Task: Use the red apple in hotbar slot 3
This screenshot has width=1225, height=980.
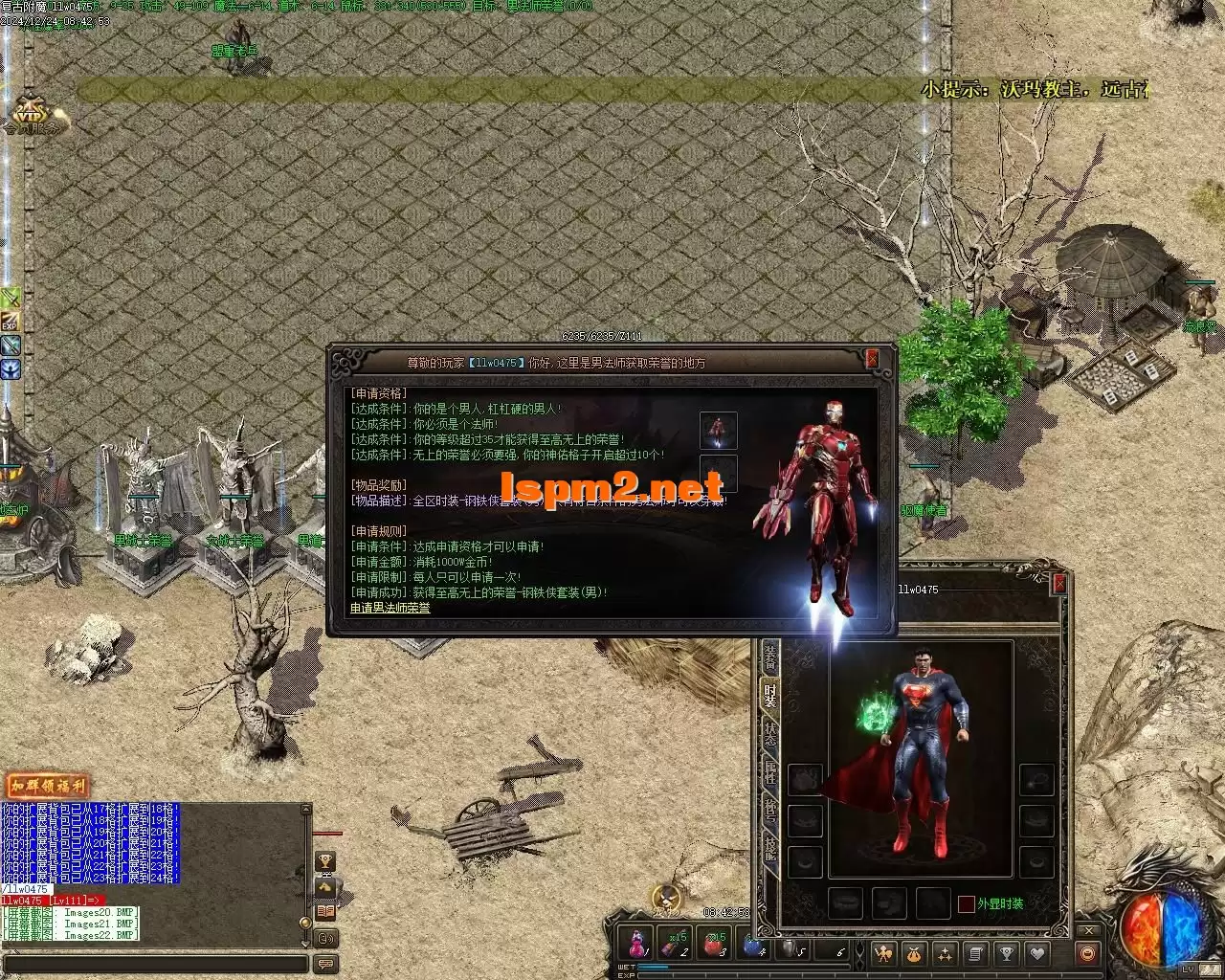Action: point(713,946)
